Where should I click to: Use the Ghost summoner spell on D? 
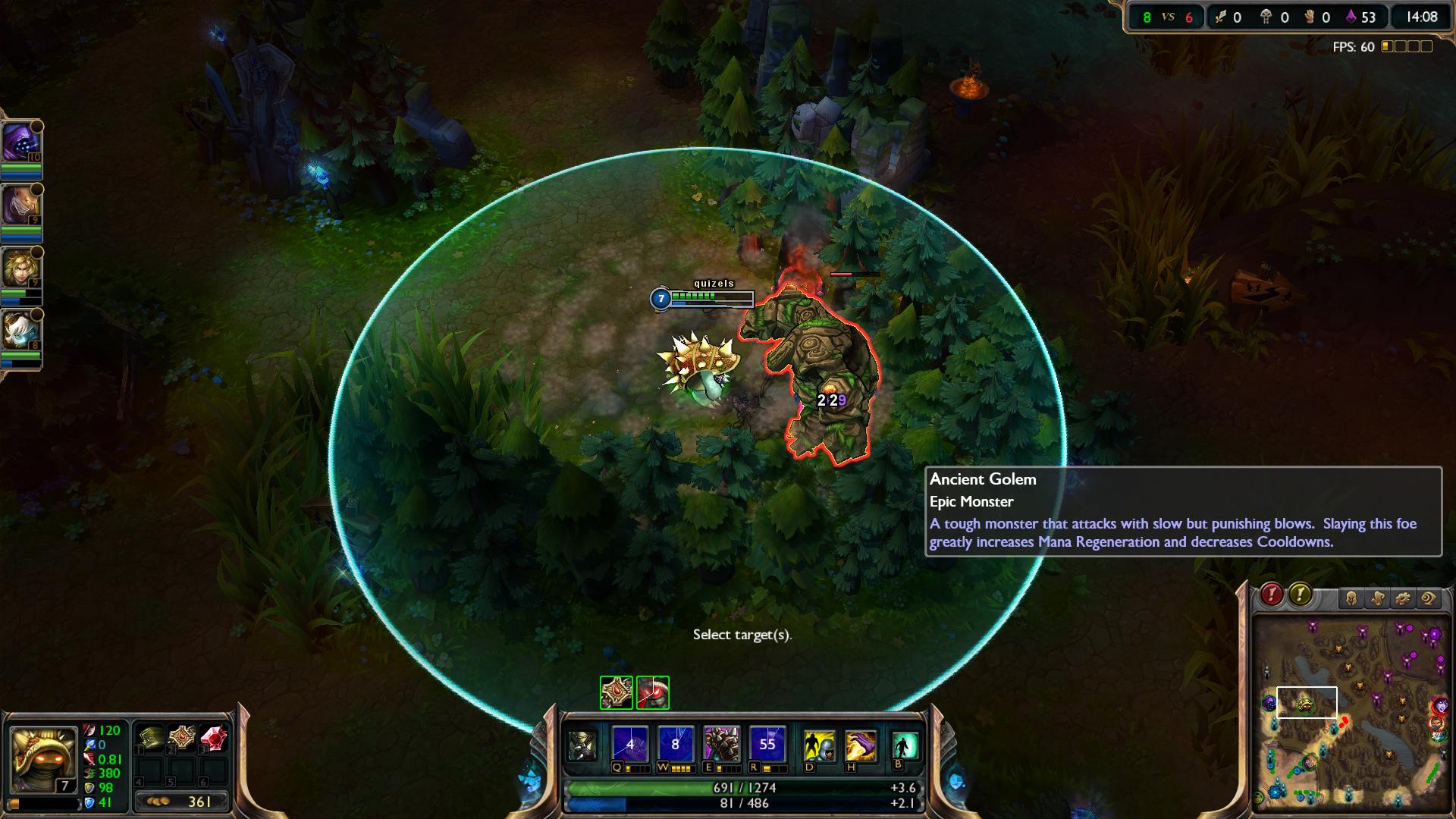coord(819,745)
